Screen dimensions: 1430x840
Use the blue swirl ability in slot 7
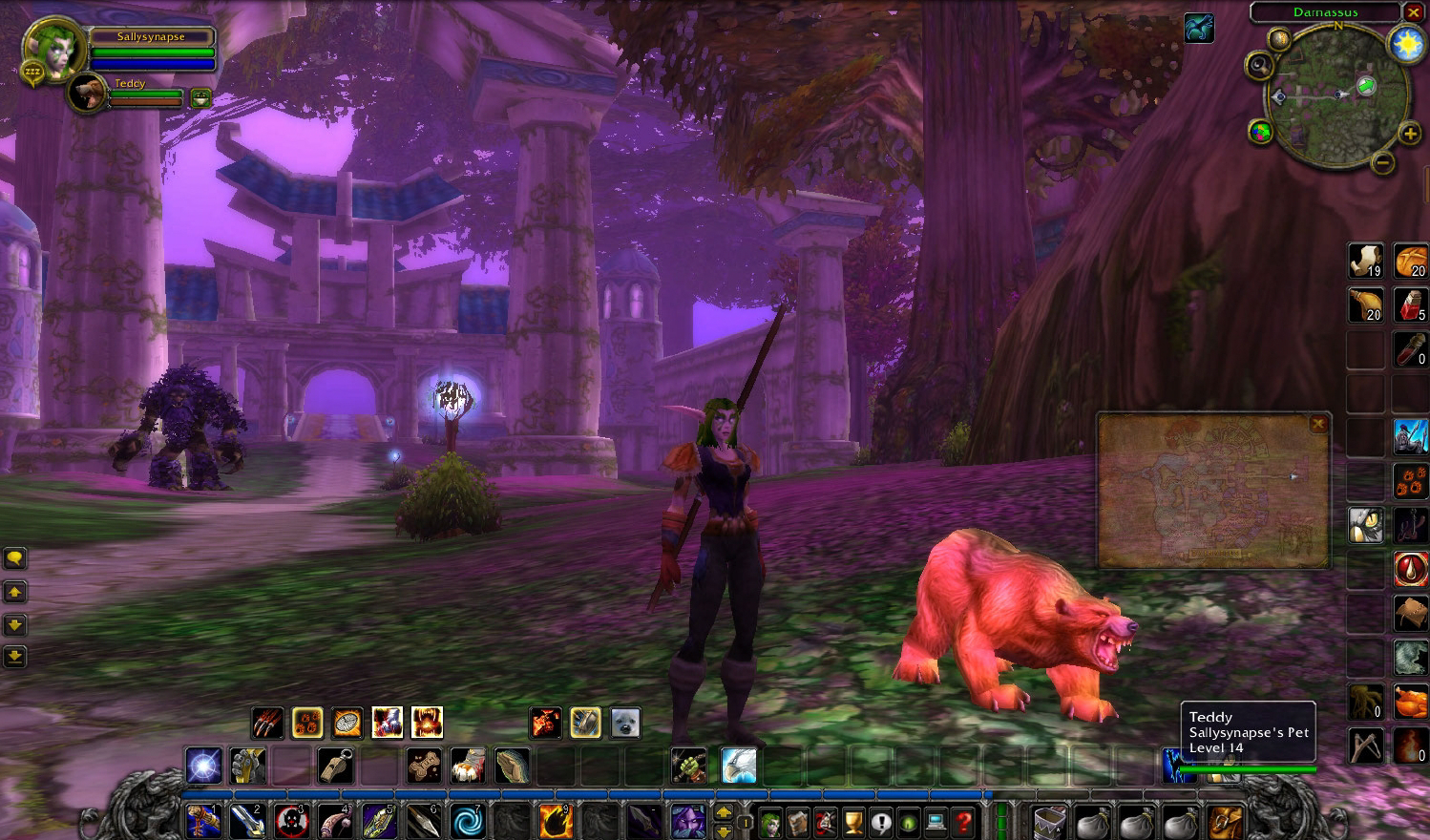coord(468,821)
